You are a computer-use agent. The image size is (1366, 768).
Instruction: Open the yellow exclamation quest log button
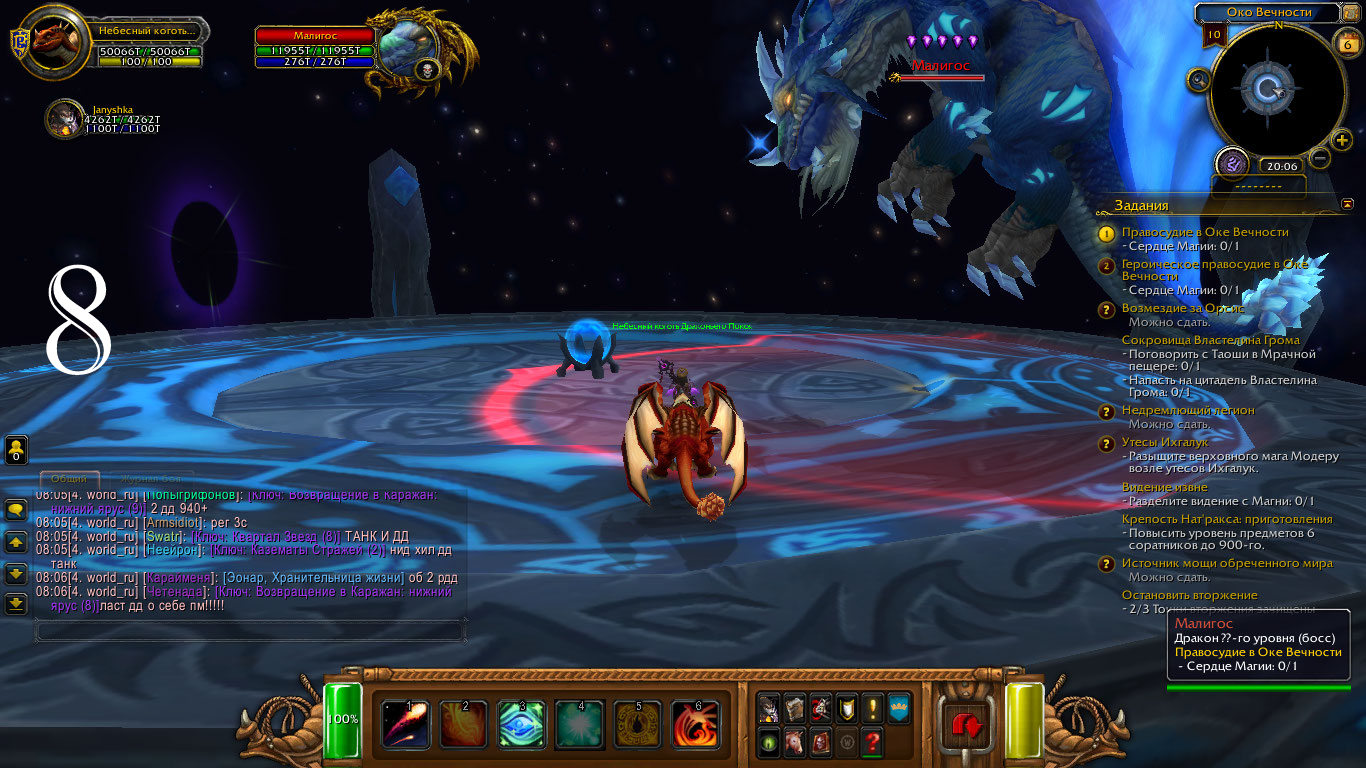(872, 708)
